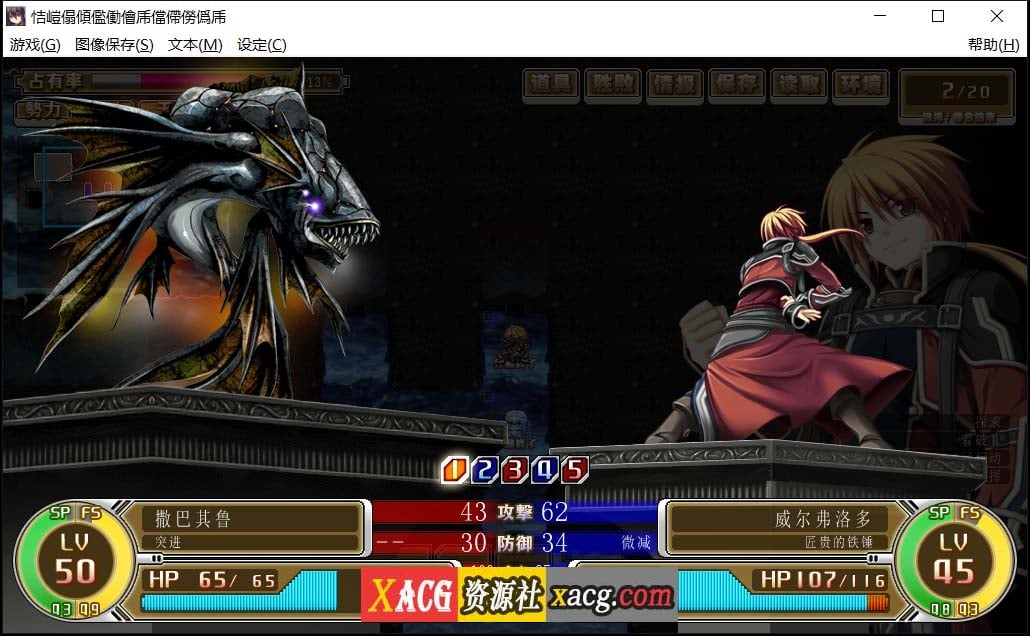Show the 情报 information screen

pyautogui.click(x=674, y=85)
